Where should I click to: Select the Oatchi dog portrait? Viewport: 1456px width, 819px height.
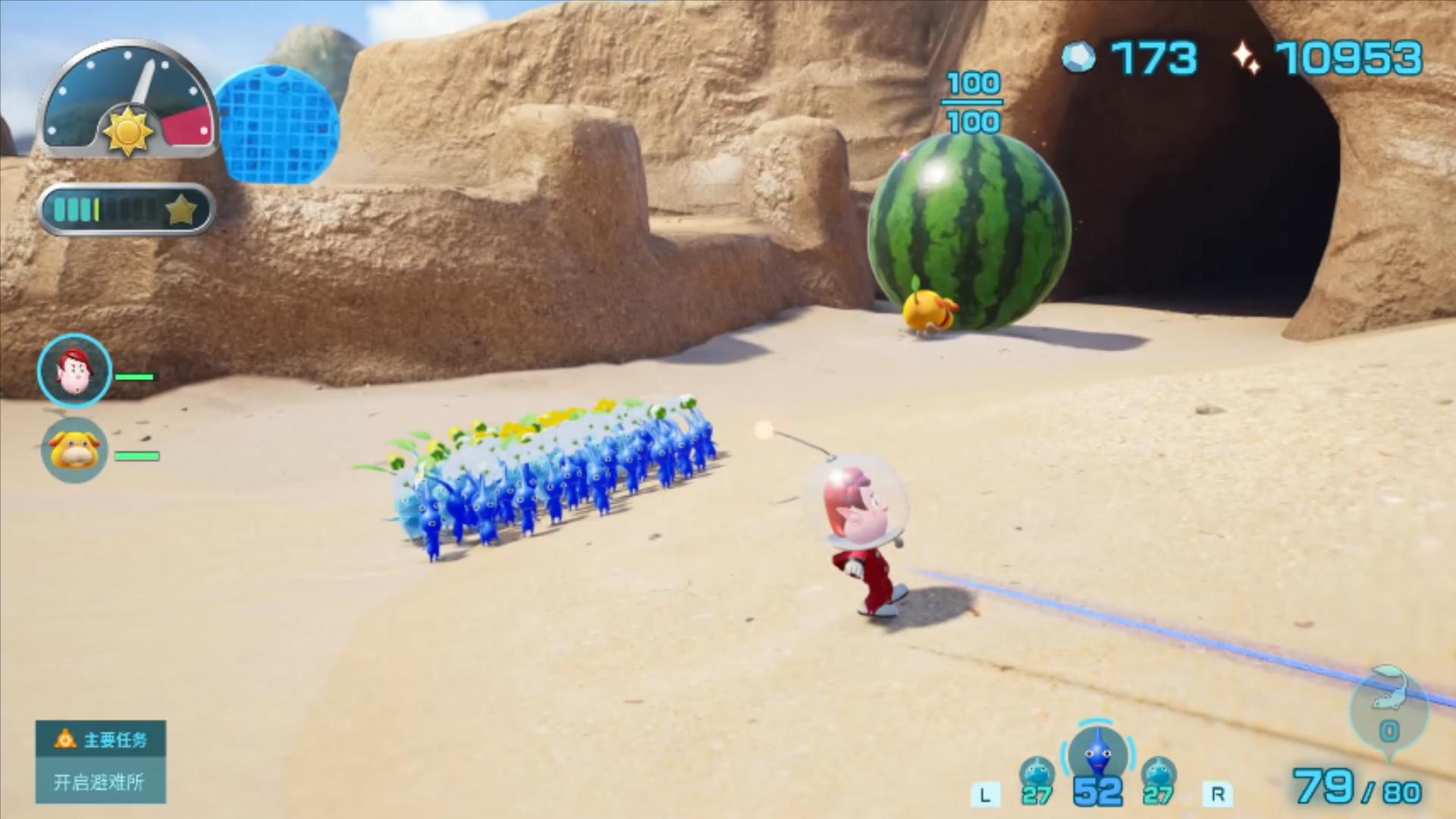click(x=74, y=450)
